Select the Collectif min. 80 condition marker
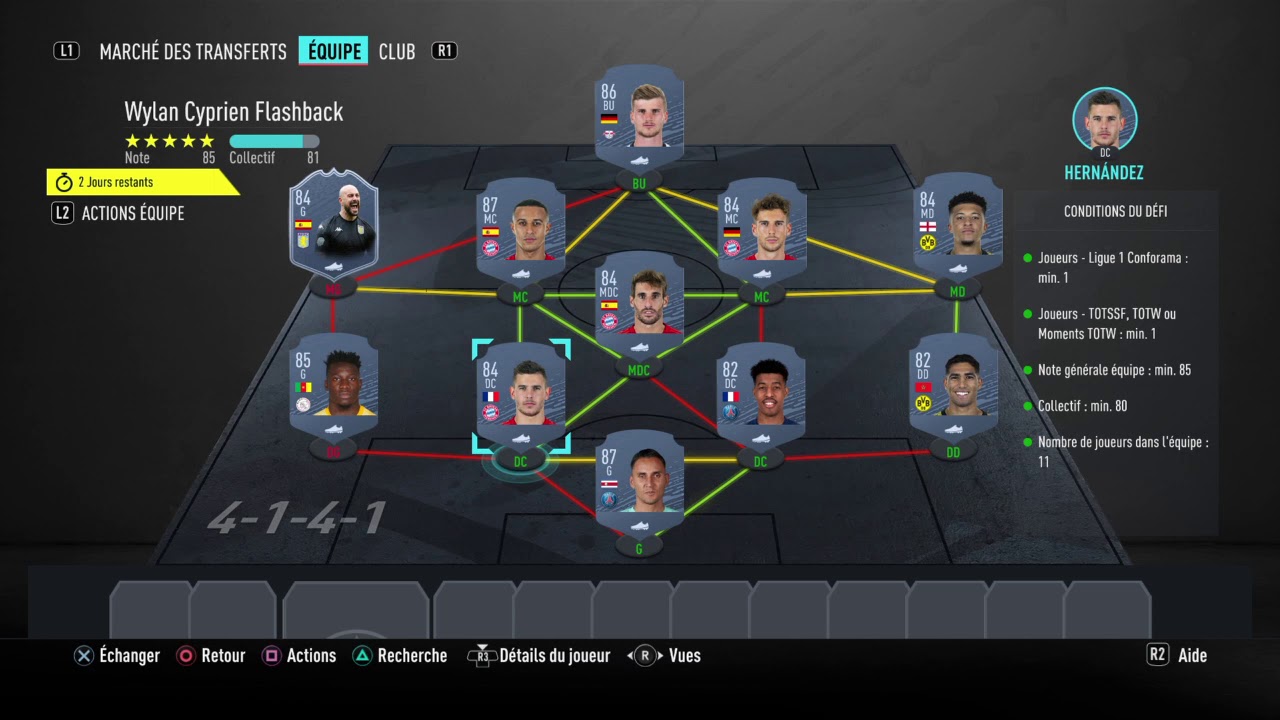The width and height of the screenshot is (1280, 720). 1029,406
